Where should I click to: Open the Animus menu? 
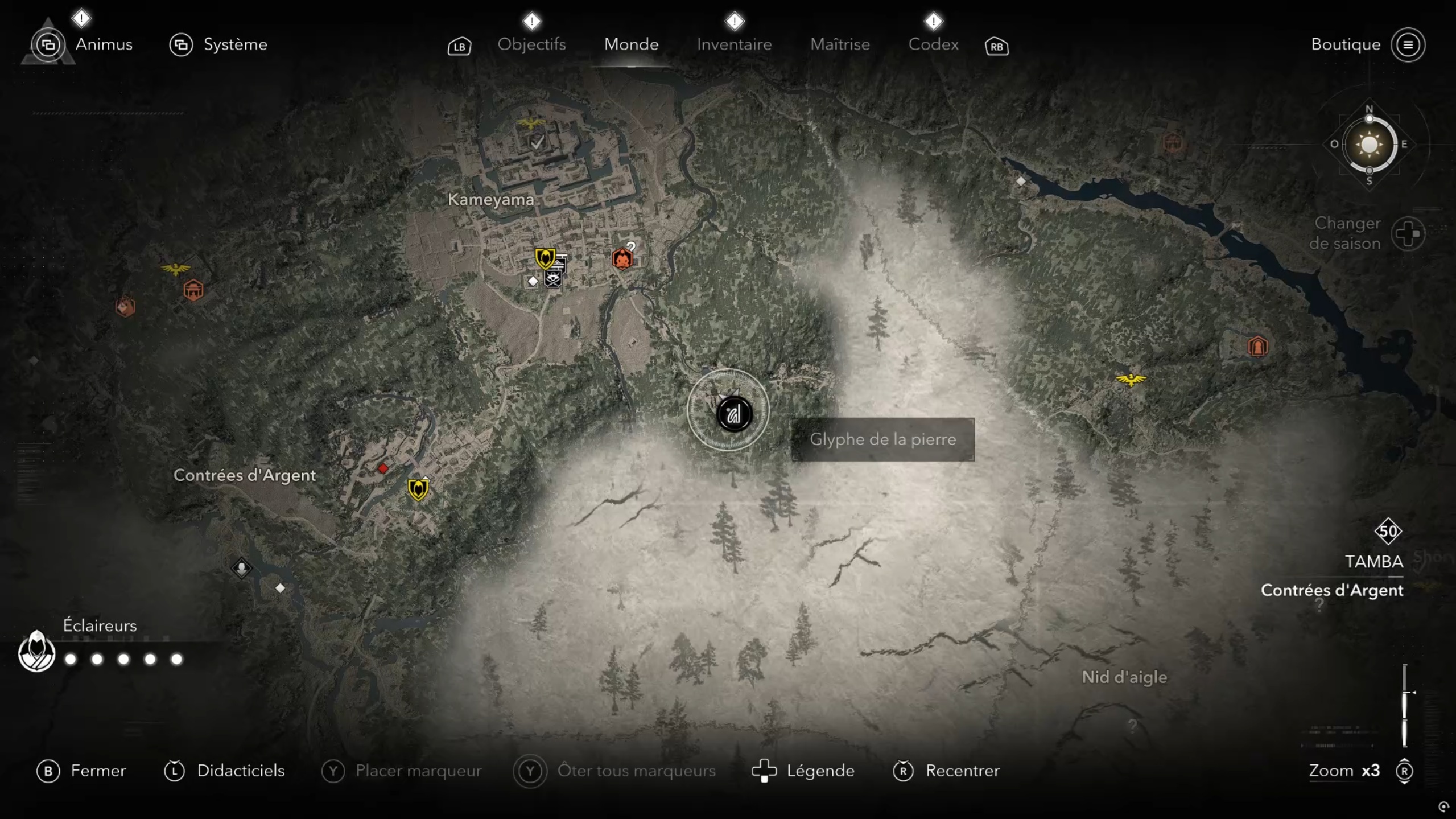point(103,44)
